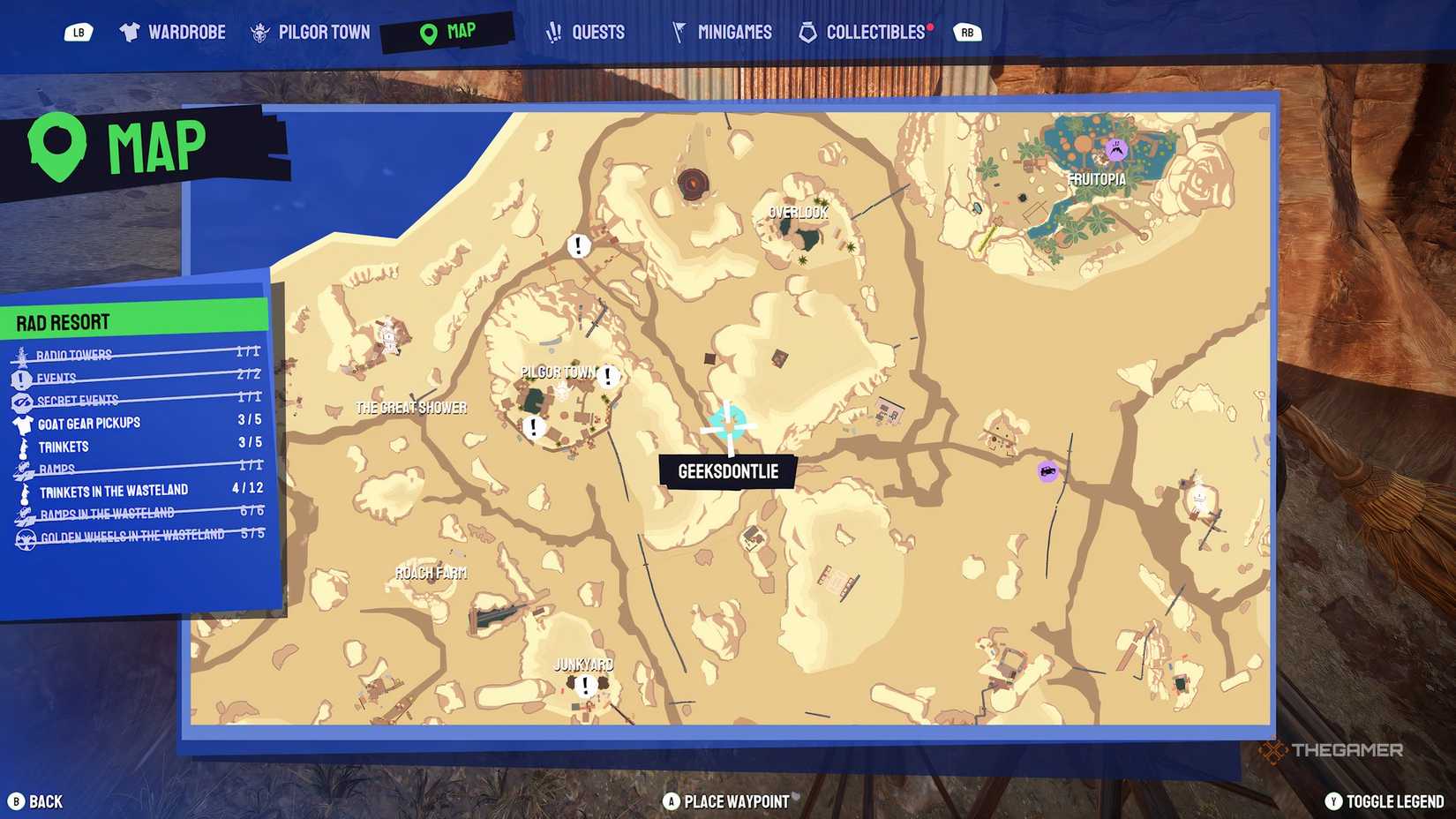Click the Back prompt at bottom left
The width and height of the screenshot is (1456, 819).
(37, 801)
